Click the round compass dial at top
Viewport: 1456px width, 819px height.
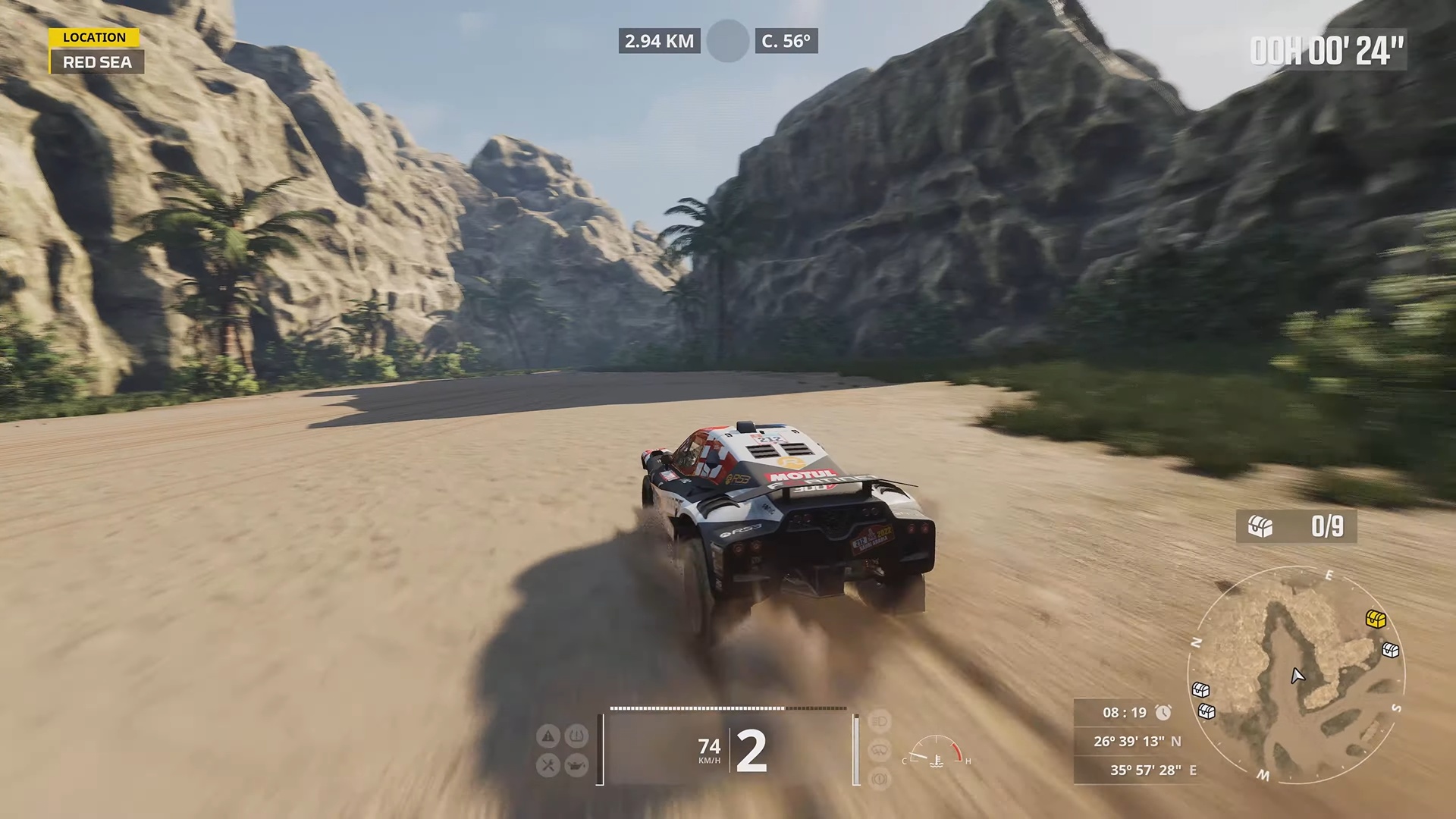pos(728,41)
